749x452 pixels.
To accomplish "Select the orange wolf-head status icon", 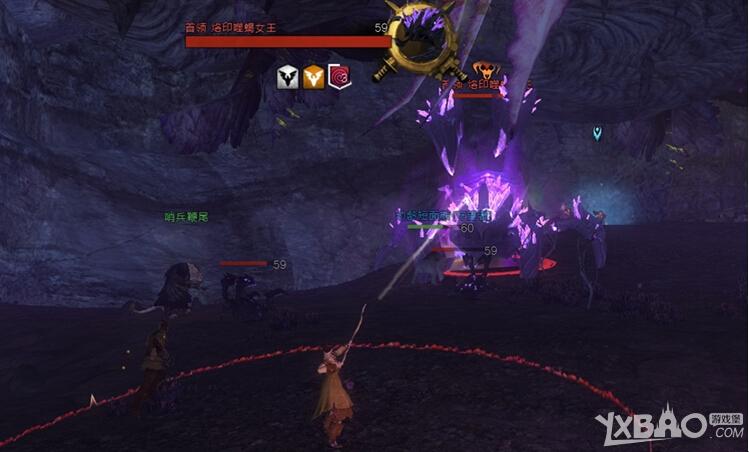I will click(314, 77).
